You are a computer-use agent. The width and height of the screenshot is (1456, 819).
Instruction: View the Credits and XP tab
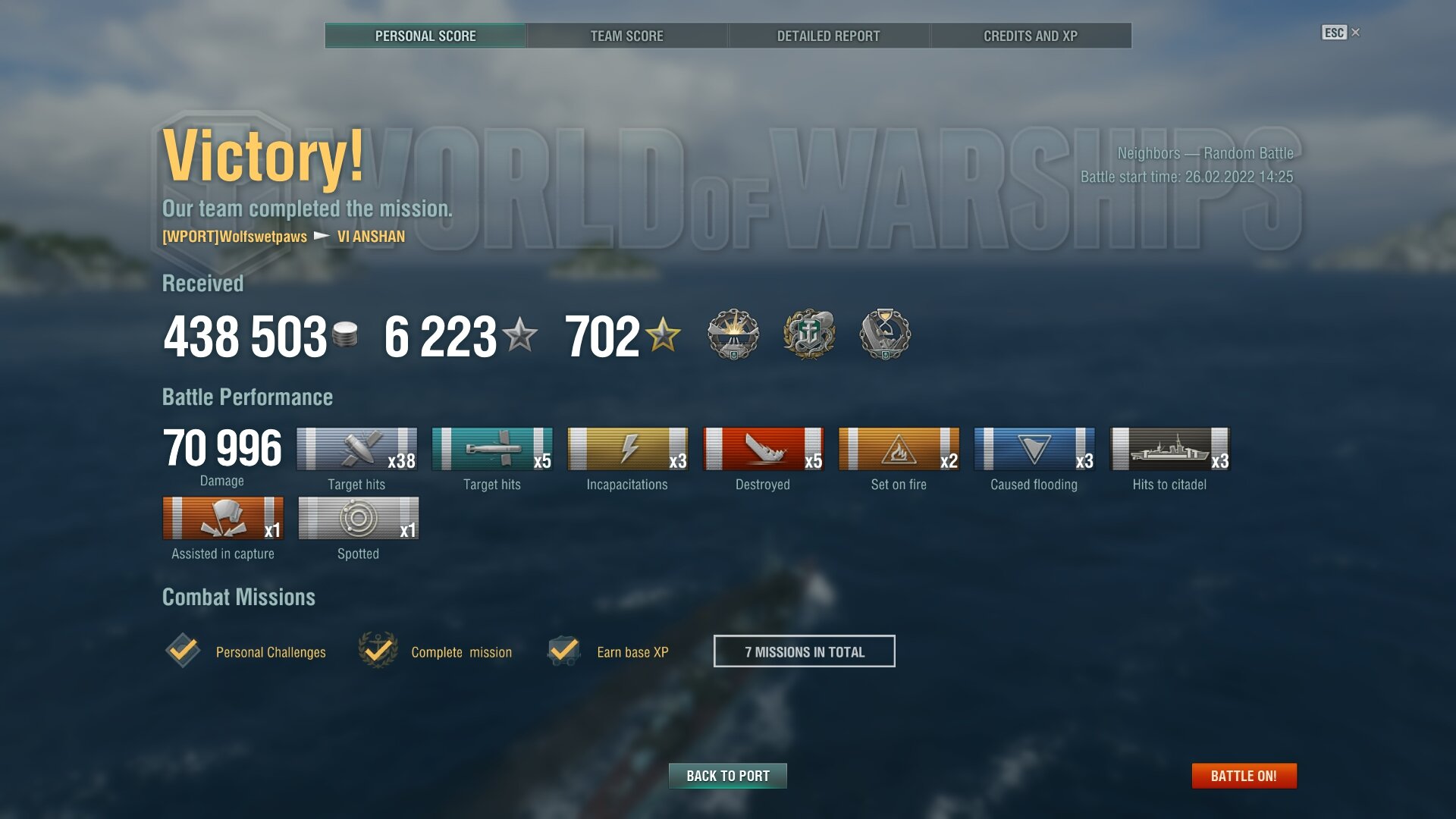(x=1030, y=36)
